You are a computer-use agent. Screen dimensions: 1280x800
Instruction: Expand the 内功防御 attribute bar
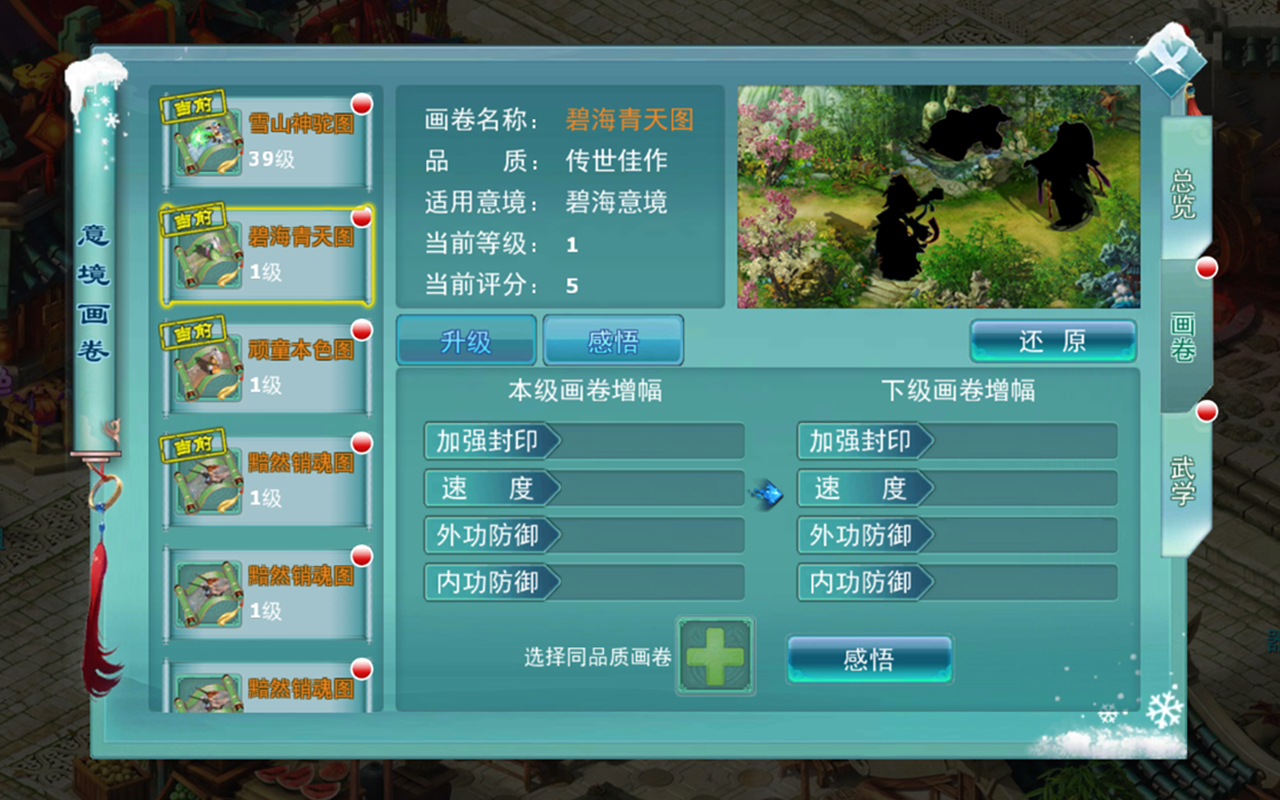point(583,582)
